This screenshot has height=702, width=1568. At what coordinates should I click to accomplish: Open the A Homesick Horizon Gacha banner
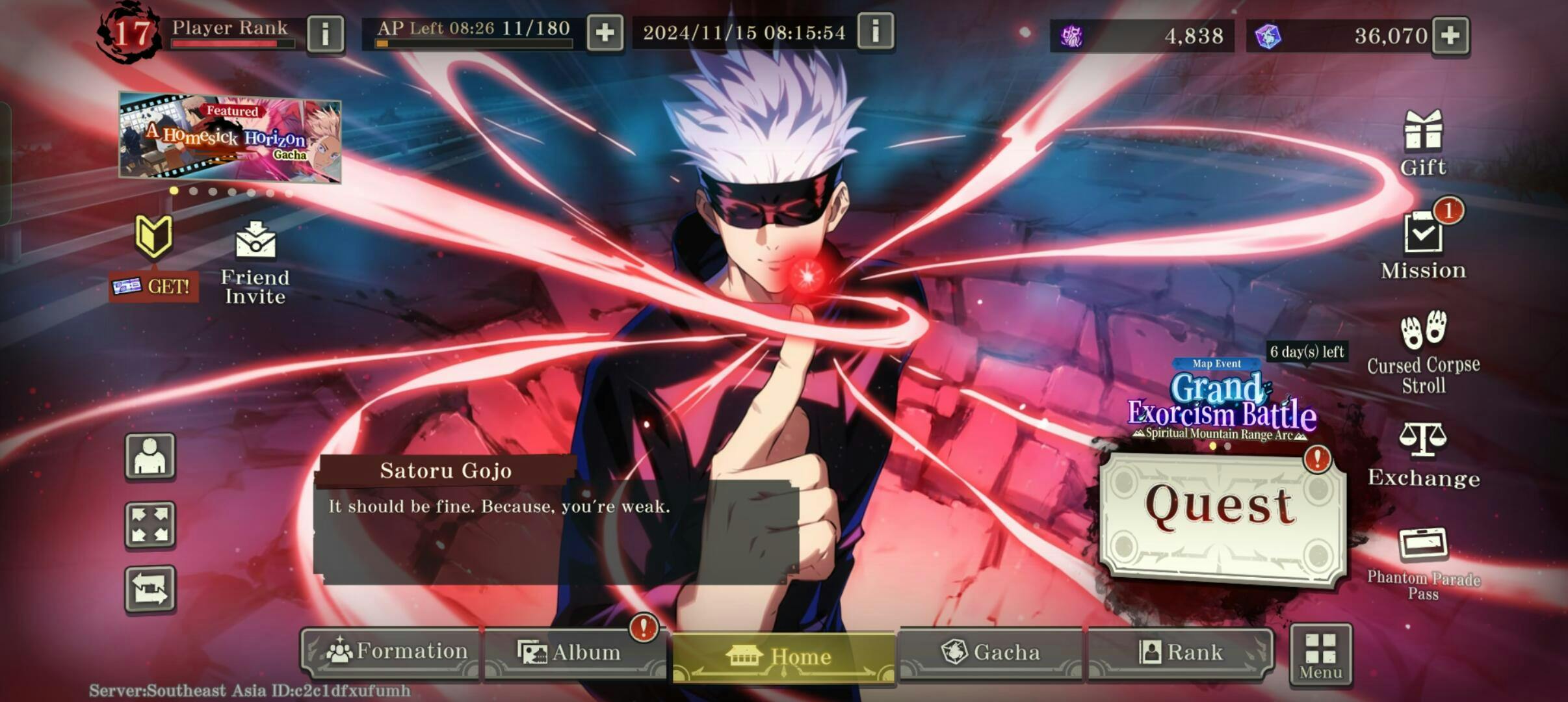coord(229,138)
